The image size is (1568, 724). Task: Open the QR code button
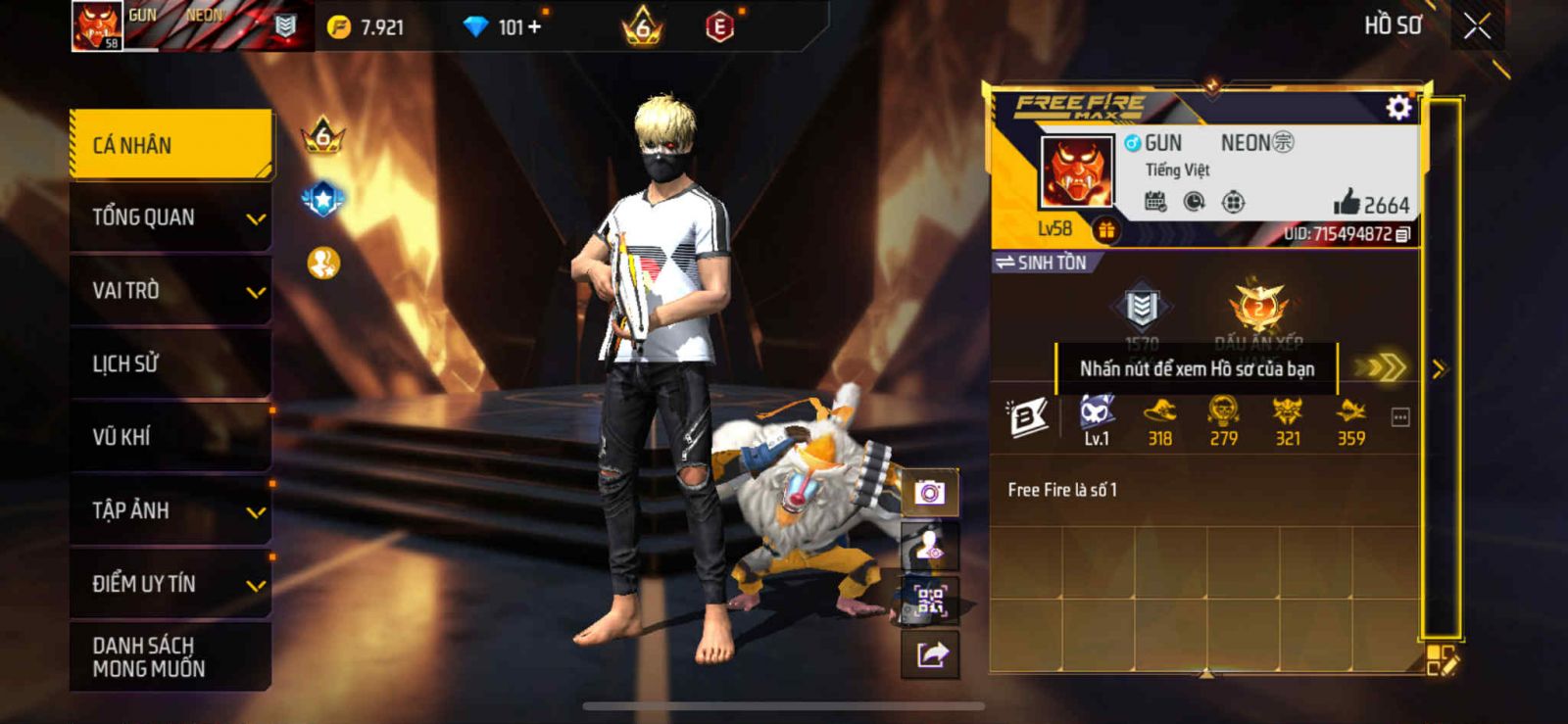click(930, 600)
